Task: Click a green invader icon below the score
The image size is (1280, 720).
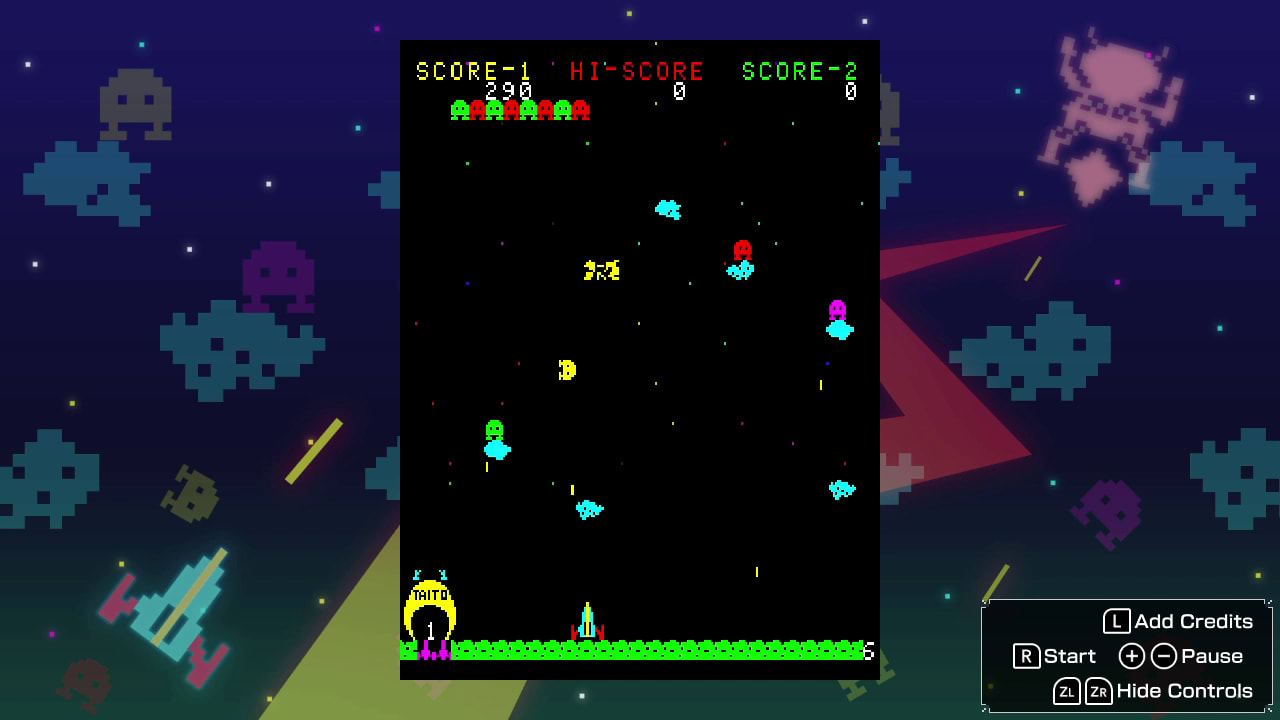Action: 459,110
